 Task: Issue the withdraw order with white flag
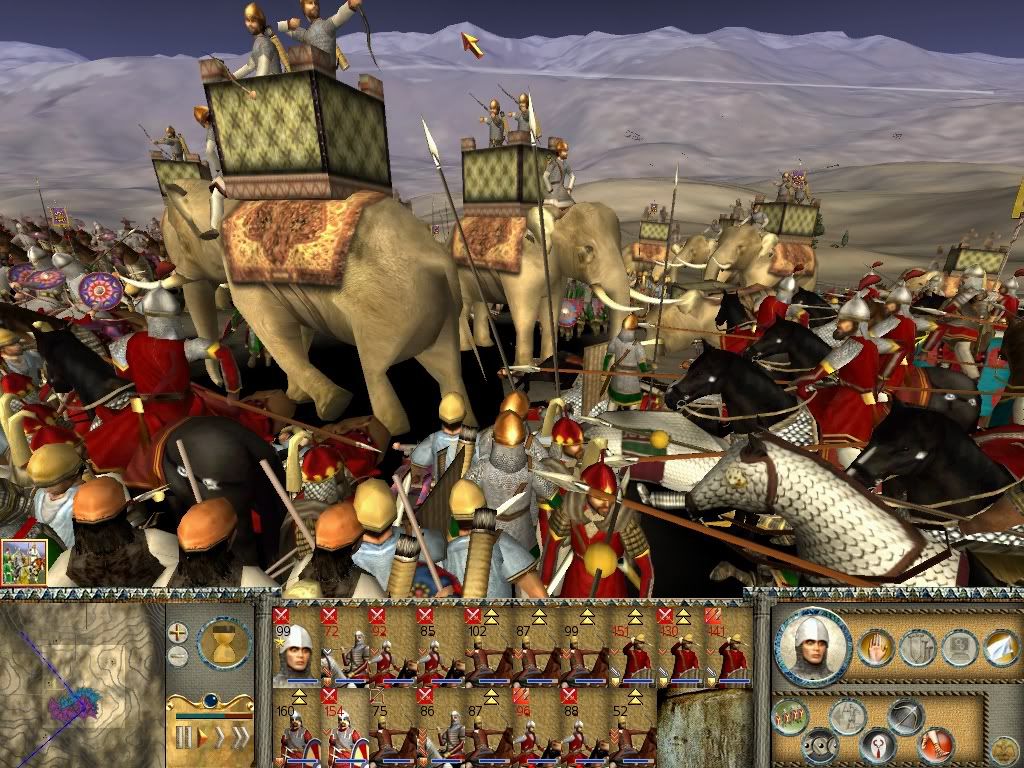coord(1001,648)
